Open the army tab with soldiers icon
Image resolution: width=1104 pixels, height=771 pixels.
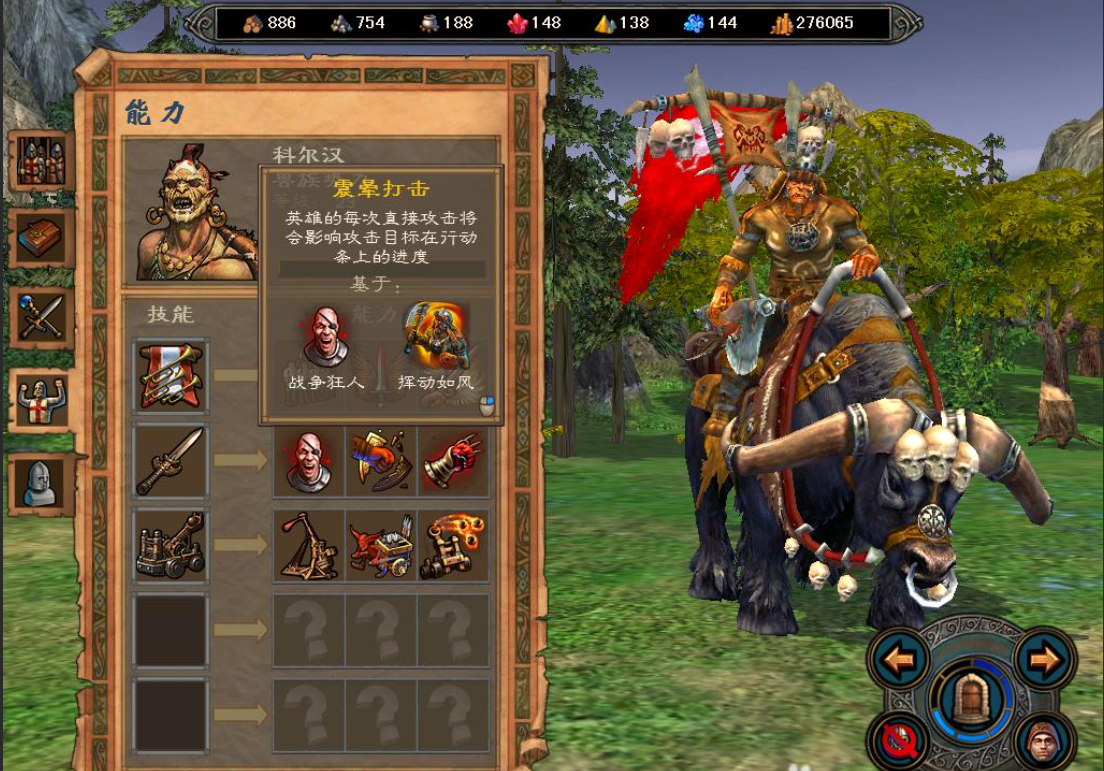(x=41, y=161)
